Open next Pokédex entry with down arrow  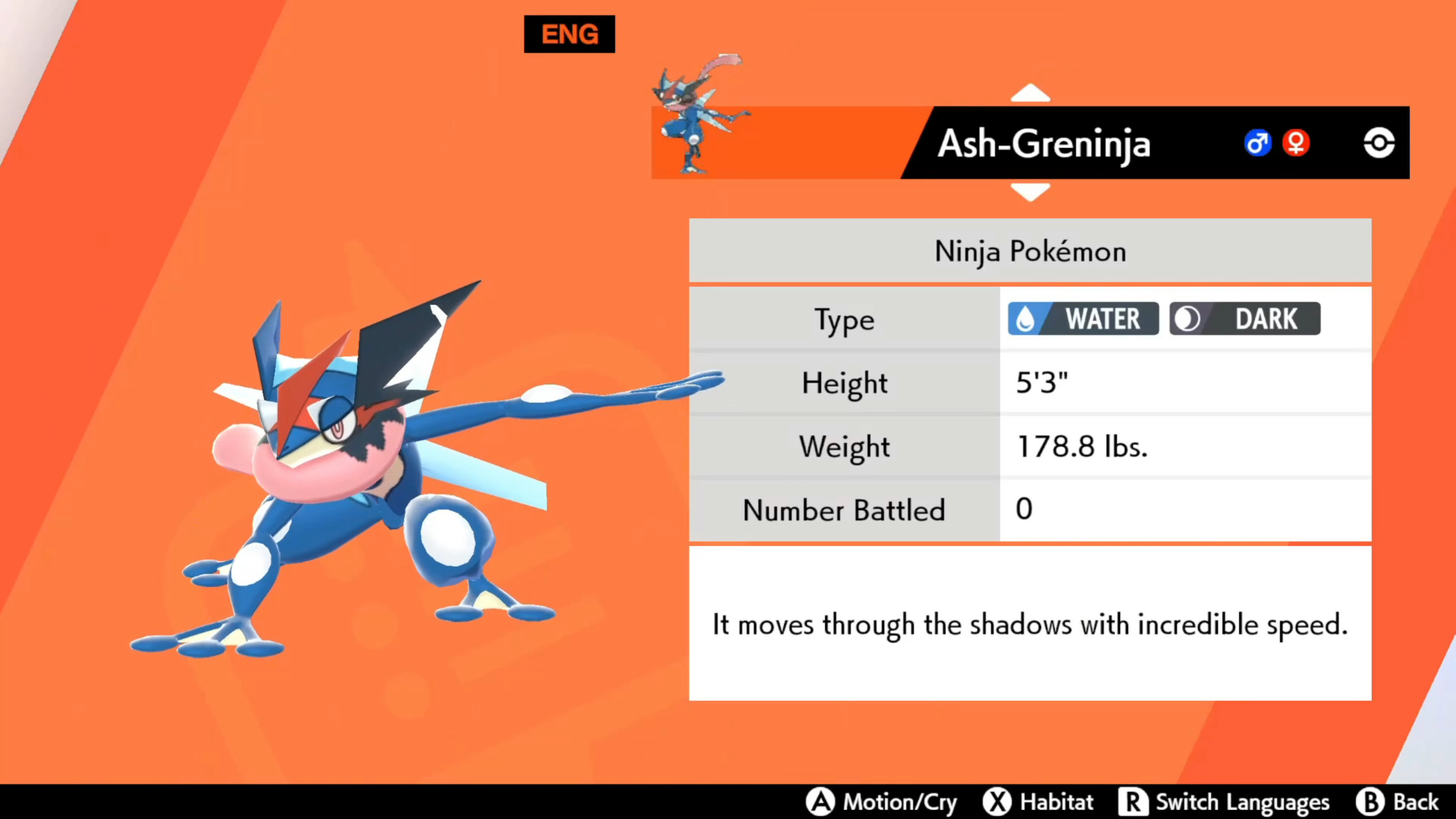tap(1031, 192)
